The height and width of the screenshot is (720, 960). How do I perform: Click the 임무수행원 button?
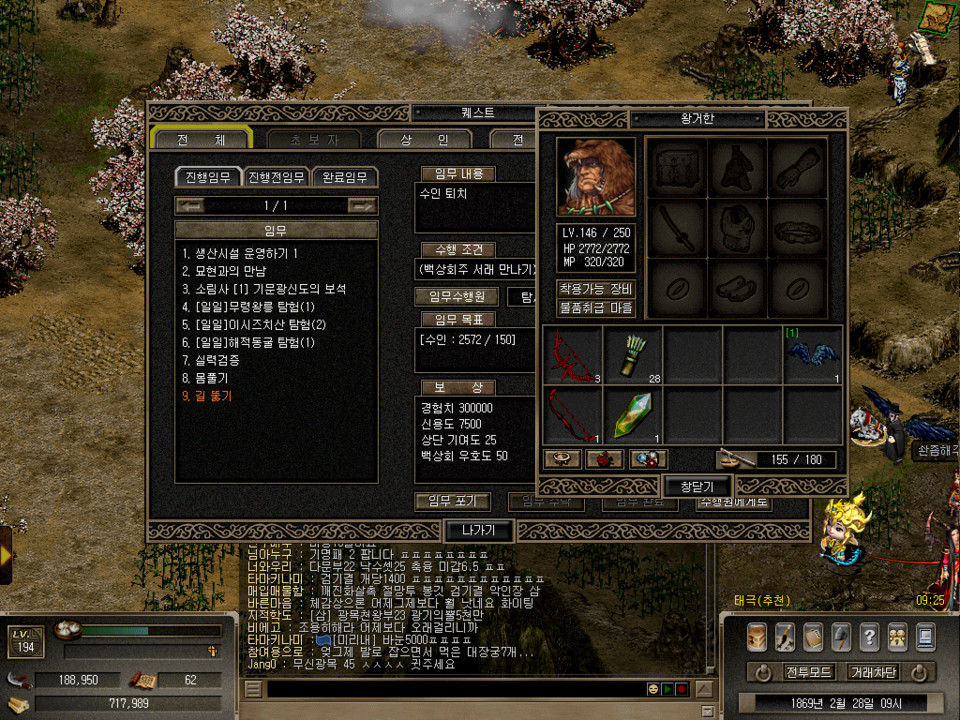click(x=456, y=296)
